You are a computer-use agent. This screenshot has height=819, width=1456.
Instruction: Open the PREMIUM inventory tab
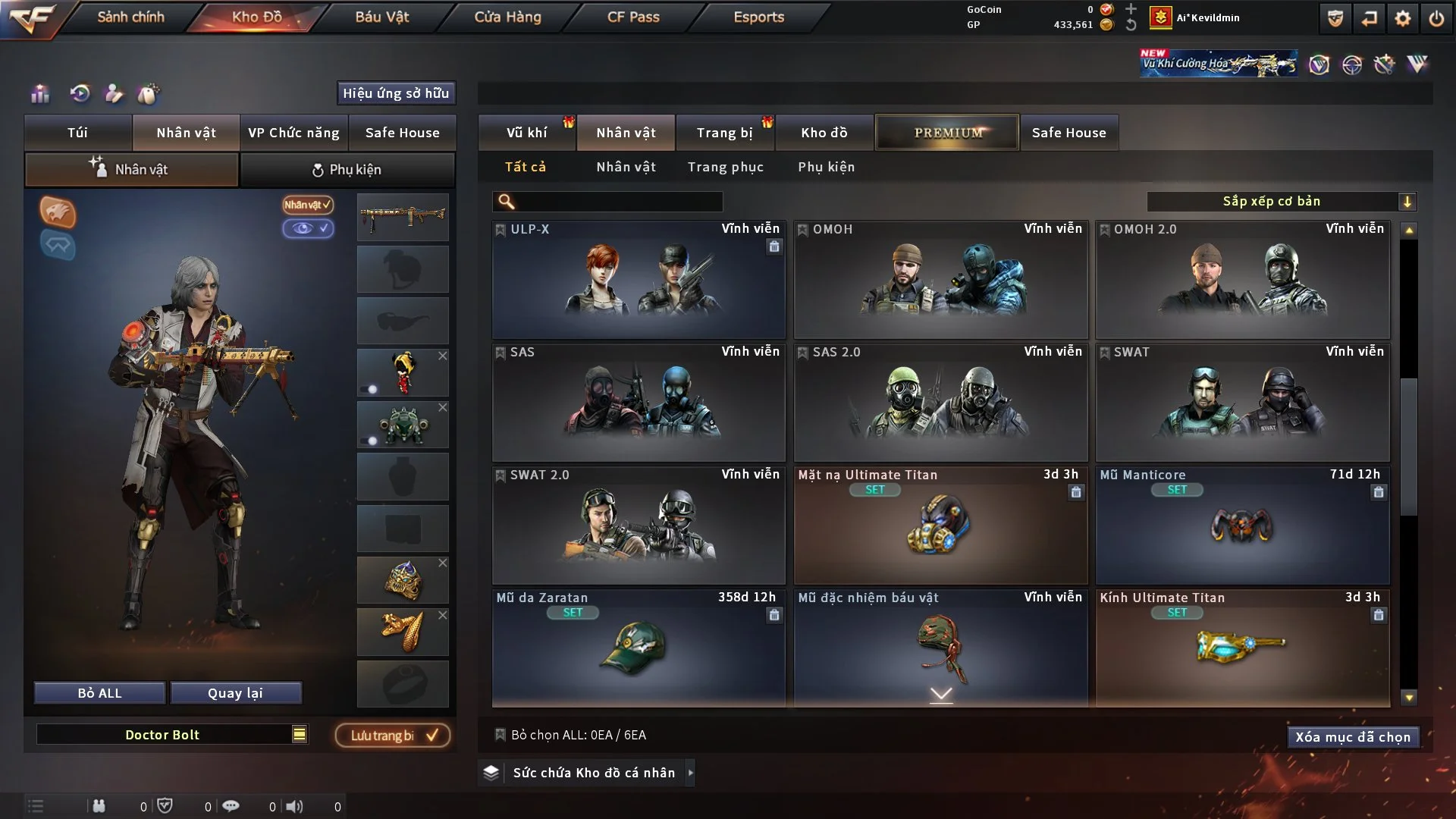click(x=947, y=133)
